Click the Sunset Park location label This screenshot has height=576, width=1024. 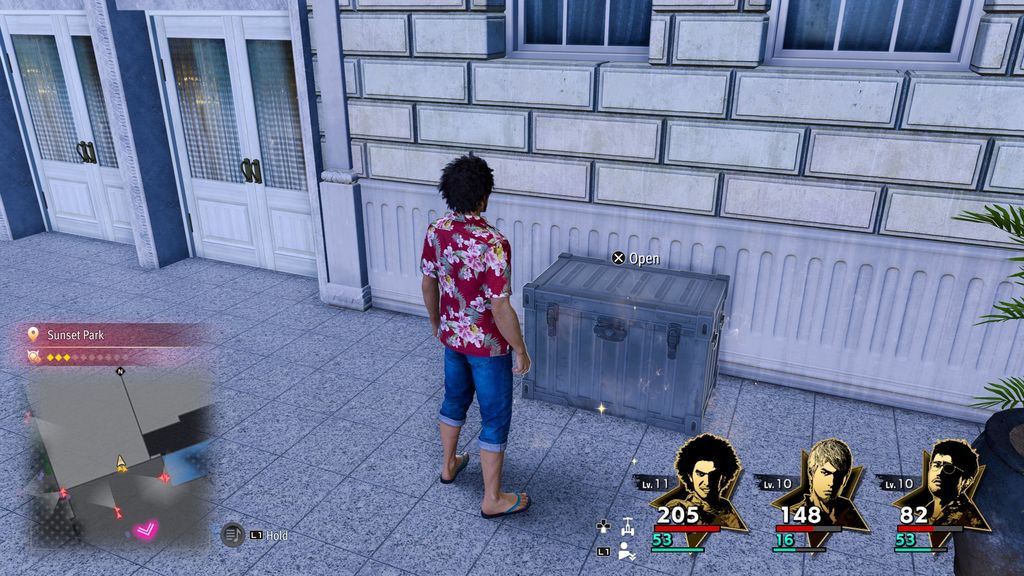[x=76, y=335]
